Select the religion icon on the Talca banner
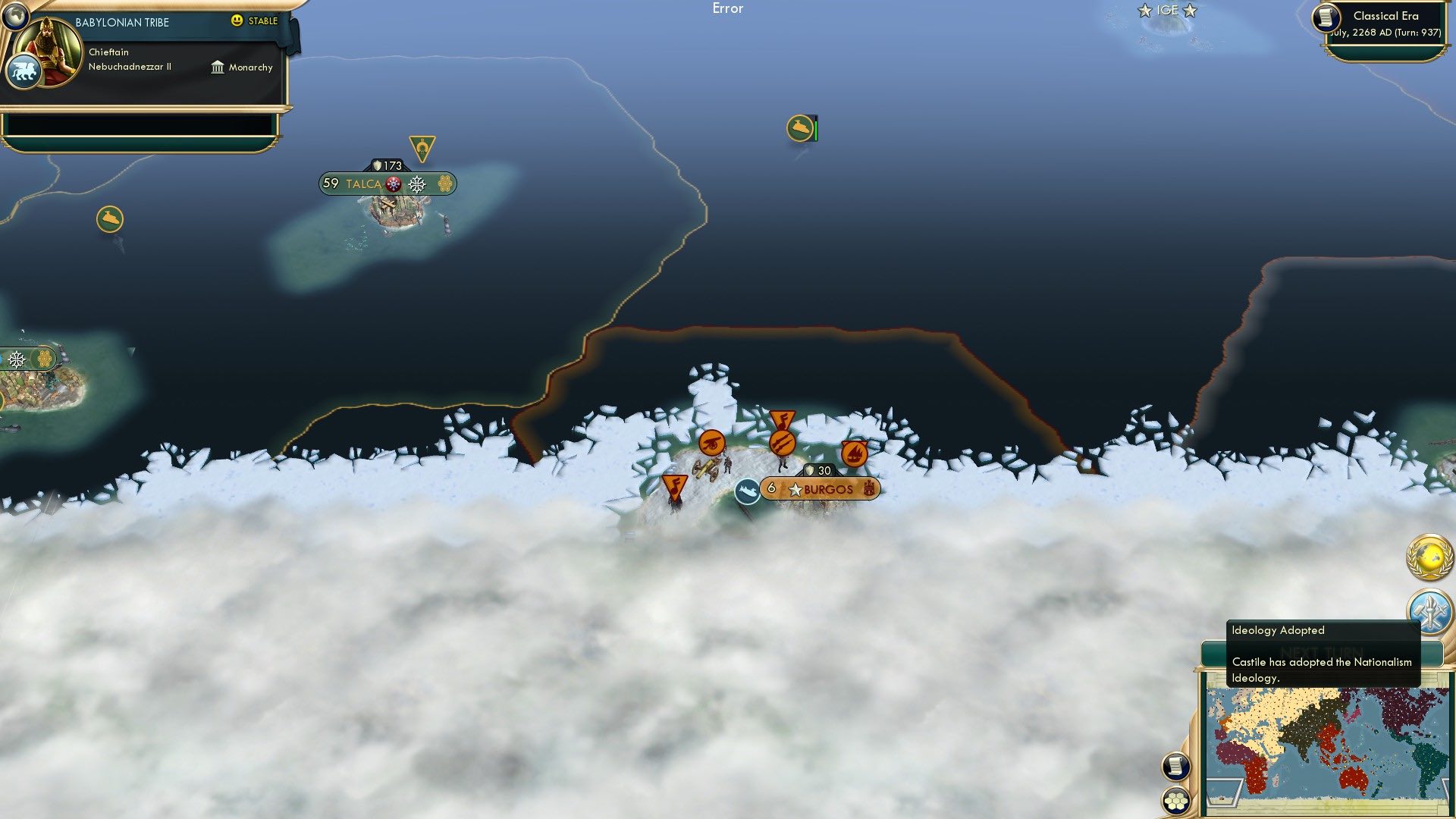1456x819 pixels. tap(392, 184)
